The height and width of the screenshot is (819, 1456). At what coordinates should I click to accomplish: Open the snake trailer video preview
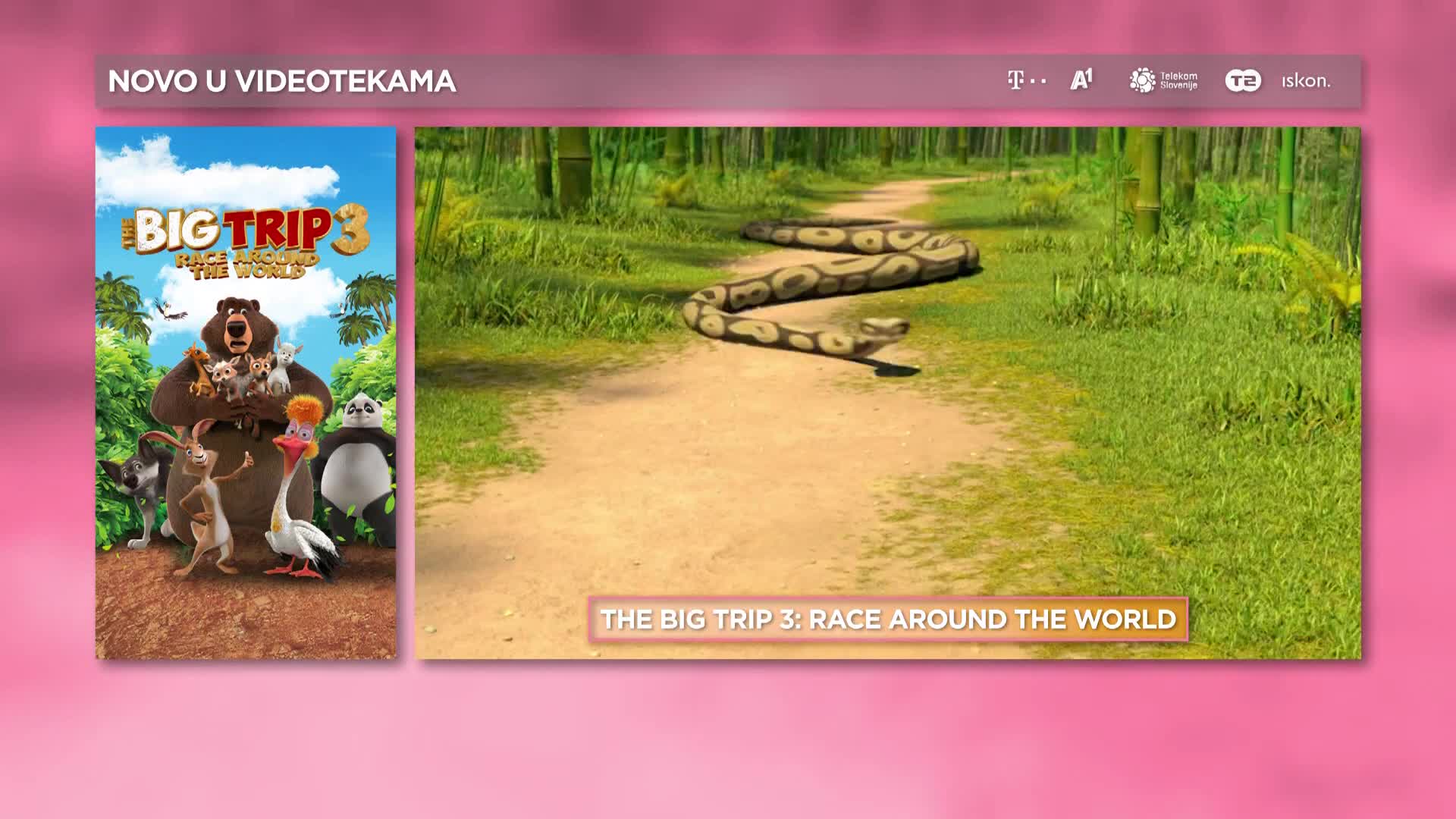point(887,364)
